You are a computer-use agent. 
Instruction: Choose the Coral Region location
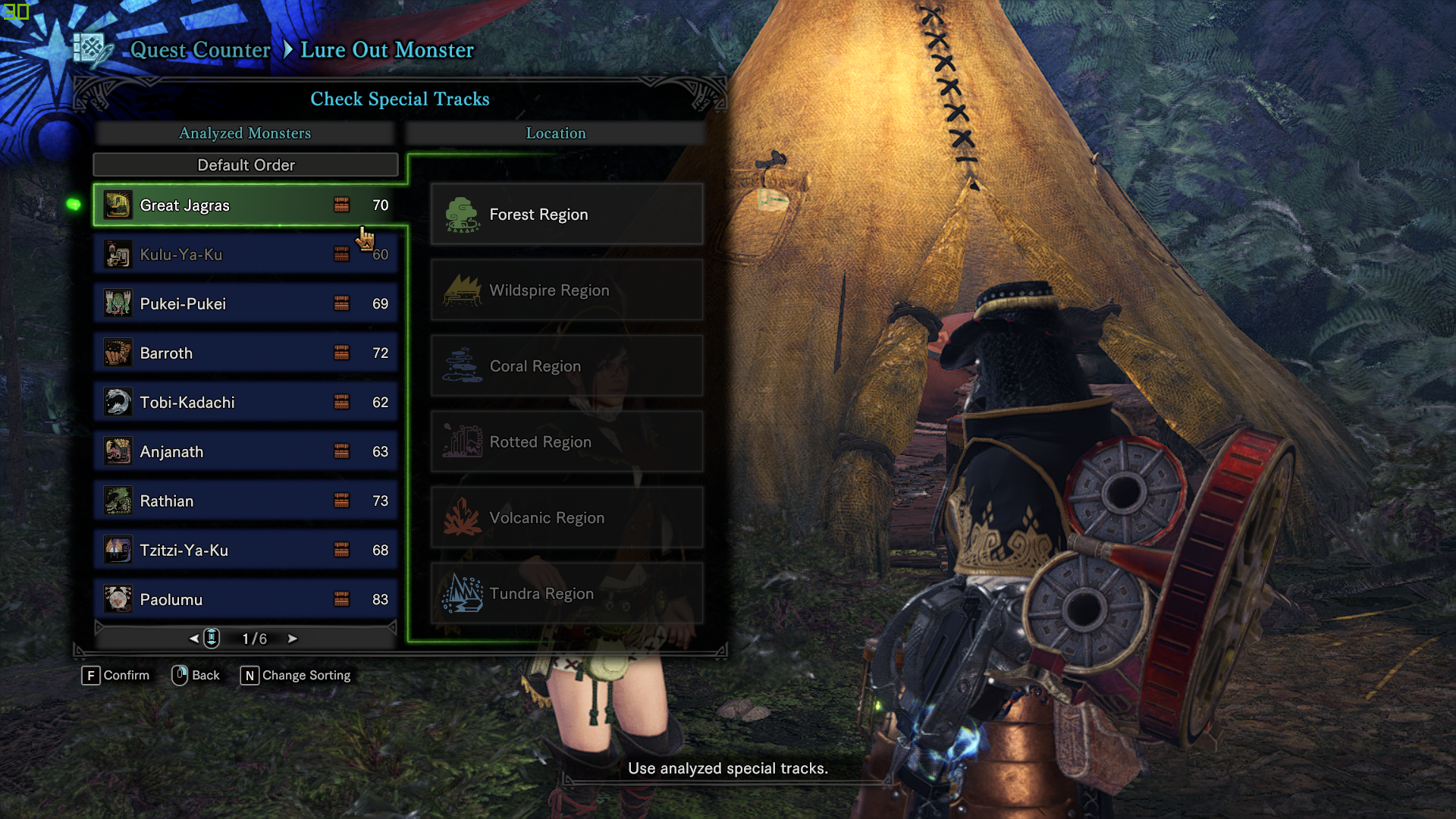pyautogui.click(x=566, y=366)
